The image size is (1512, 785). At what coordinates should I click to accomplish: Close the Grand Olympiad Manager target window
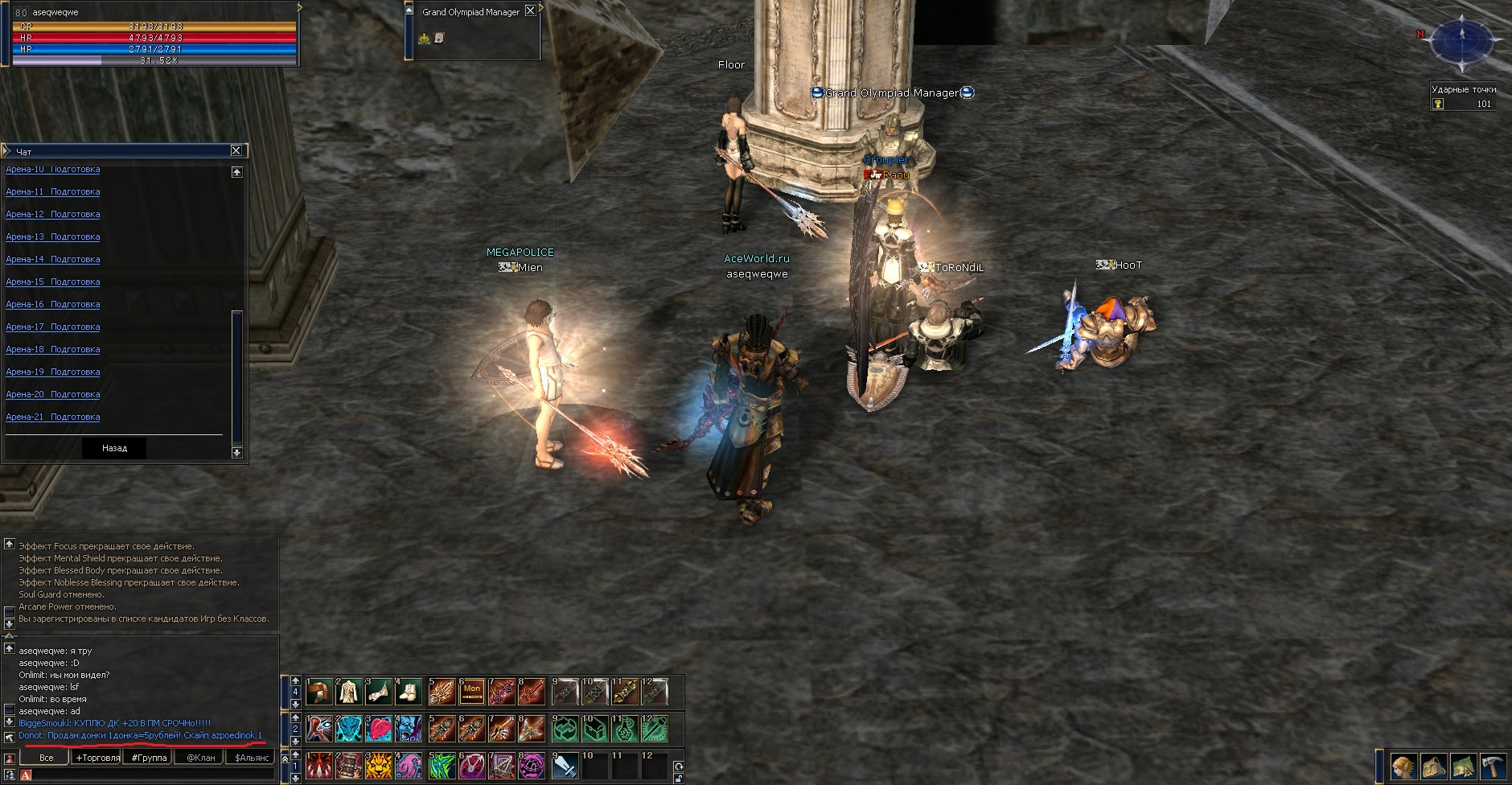pos(530,11)
